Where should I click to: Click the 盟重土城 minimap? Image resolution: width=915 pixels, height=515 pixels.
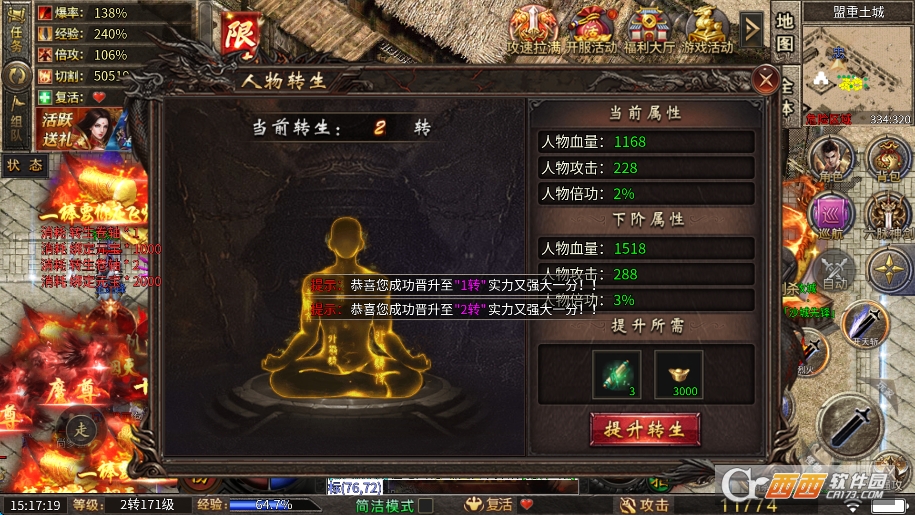coord(857,70)
